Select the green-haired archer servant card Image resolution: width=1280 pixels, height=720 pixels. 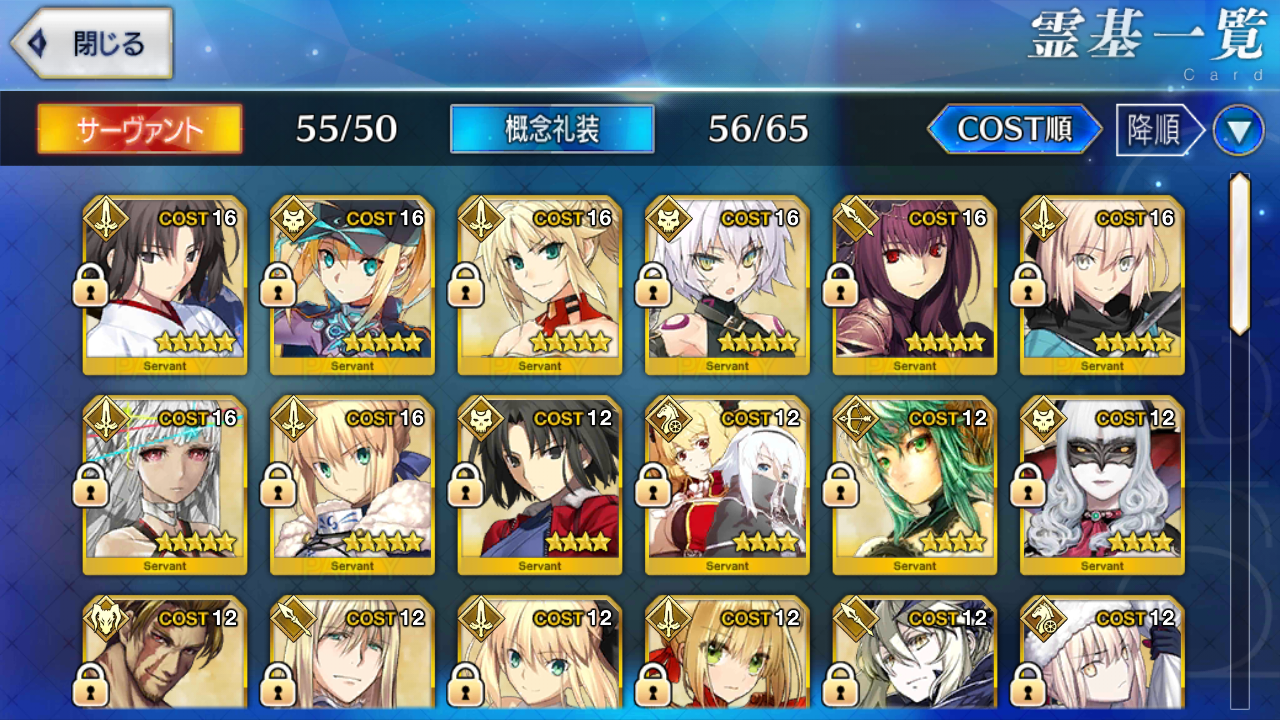[x=915, y=485]
